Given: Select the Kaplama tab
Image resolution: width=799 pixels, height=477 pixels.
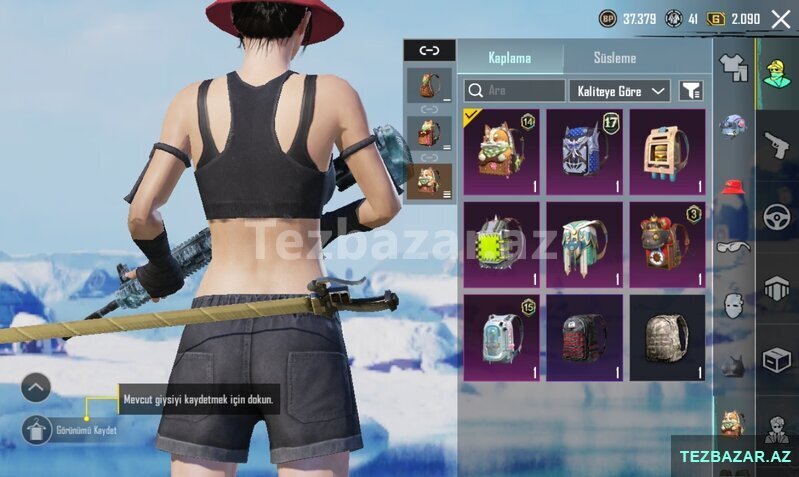Looking at the screenshot, I should pyautogui.click(x=509, y=58).
